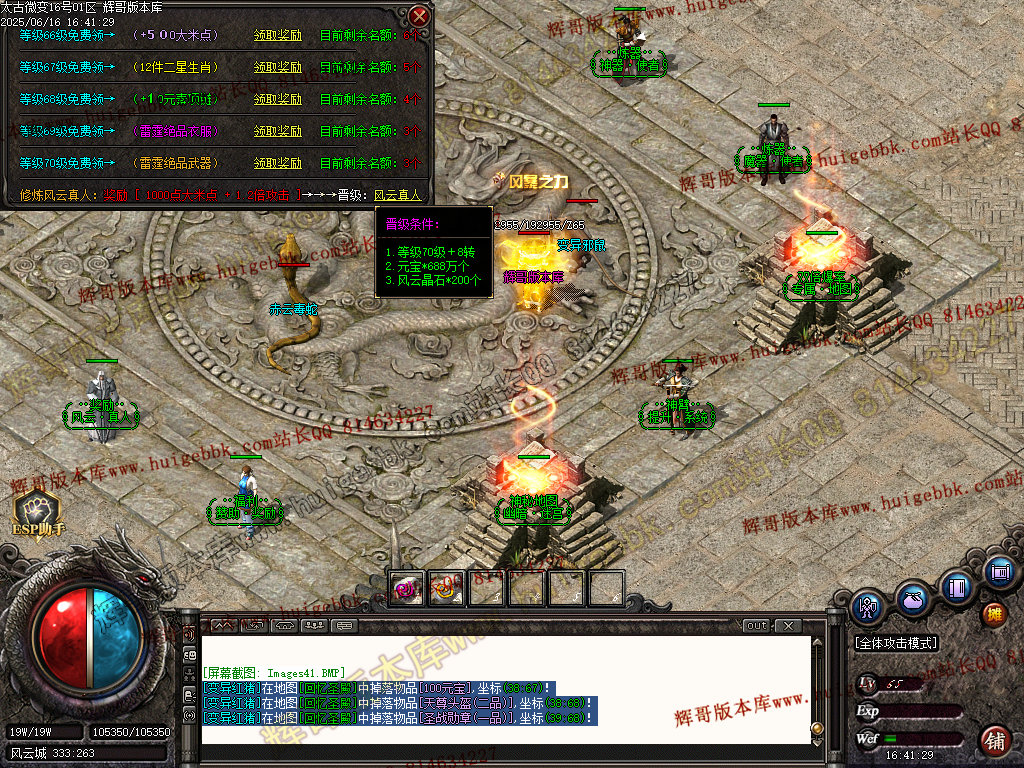Claim the level 68 elemental necklace reward
This screenshot has width=1024, height=768.
pyautogui.click(x=277, y=99)
